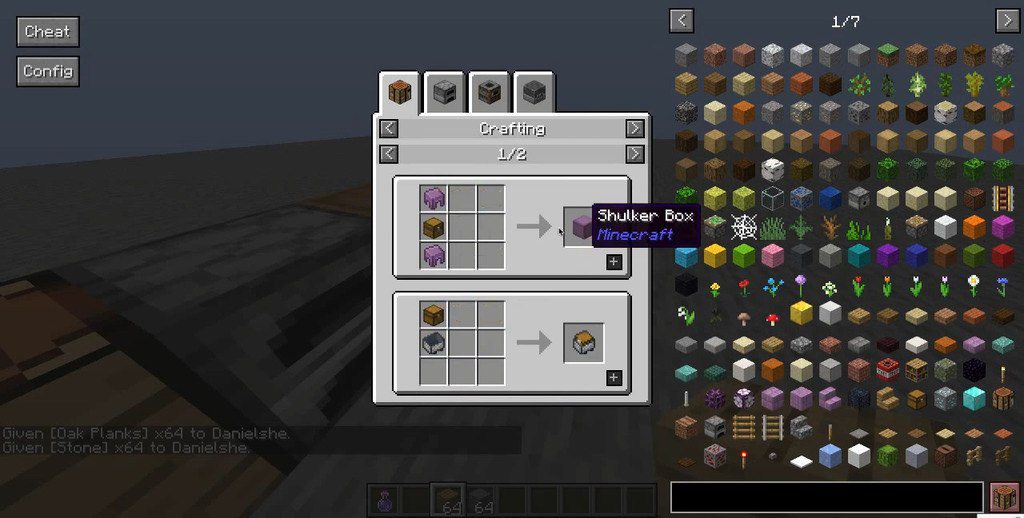Advance to next recipe page from 1/2

click(634, 153)
